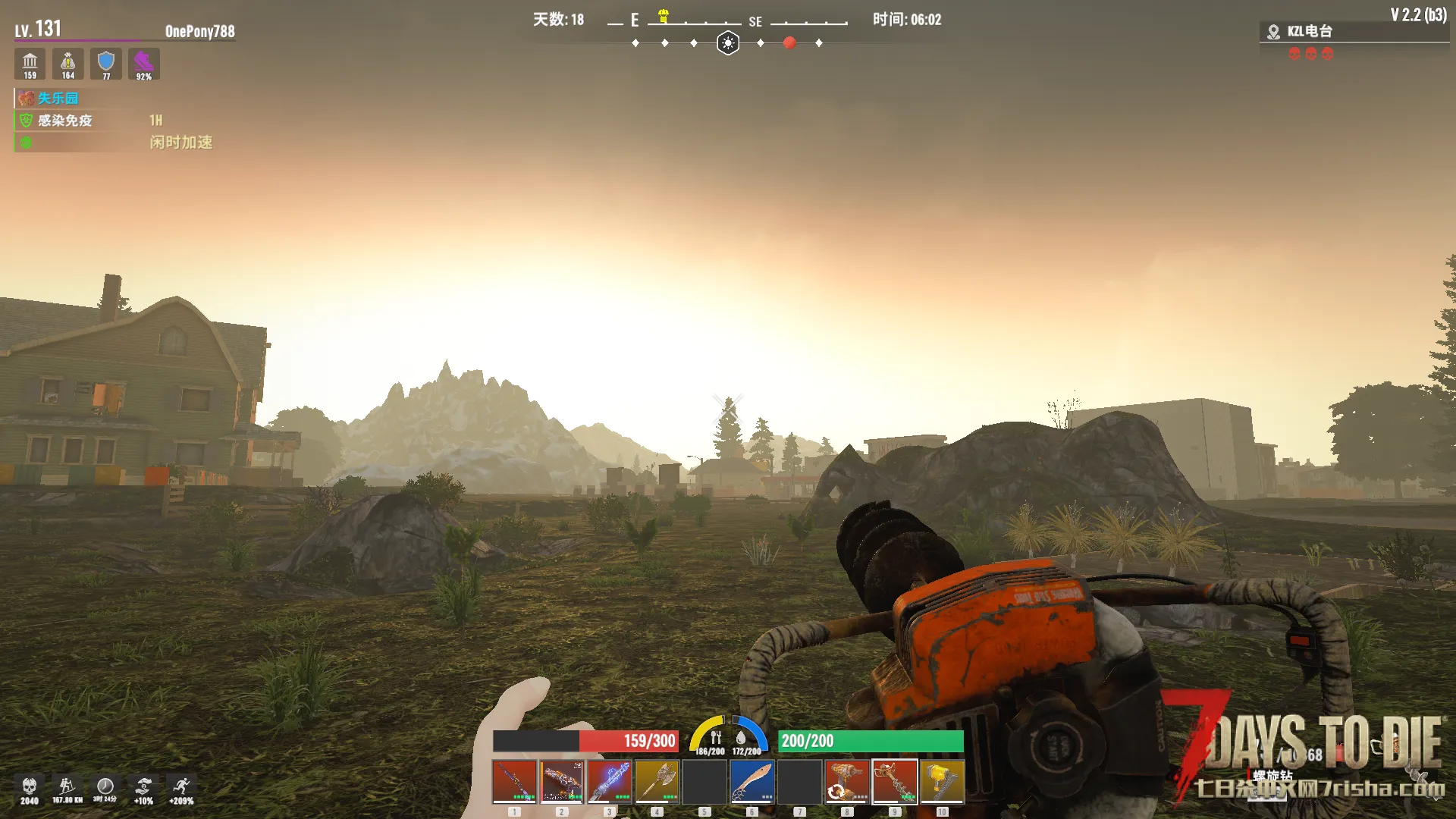Click the blue shield armor icon
The height and width of the screenshot is (819, 1456).
click(x=106, y=64)
